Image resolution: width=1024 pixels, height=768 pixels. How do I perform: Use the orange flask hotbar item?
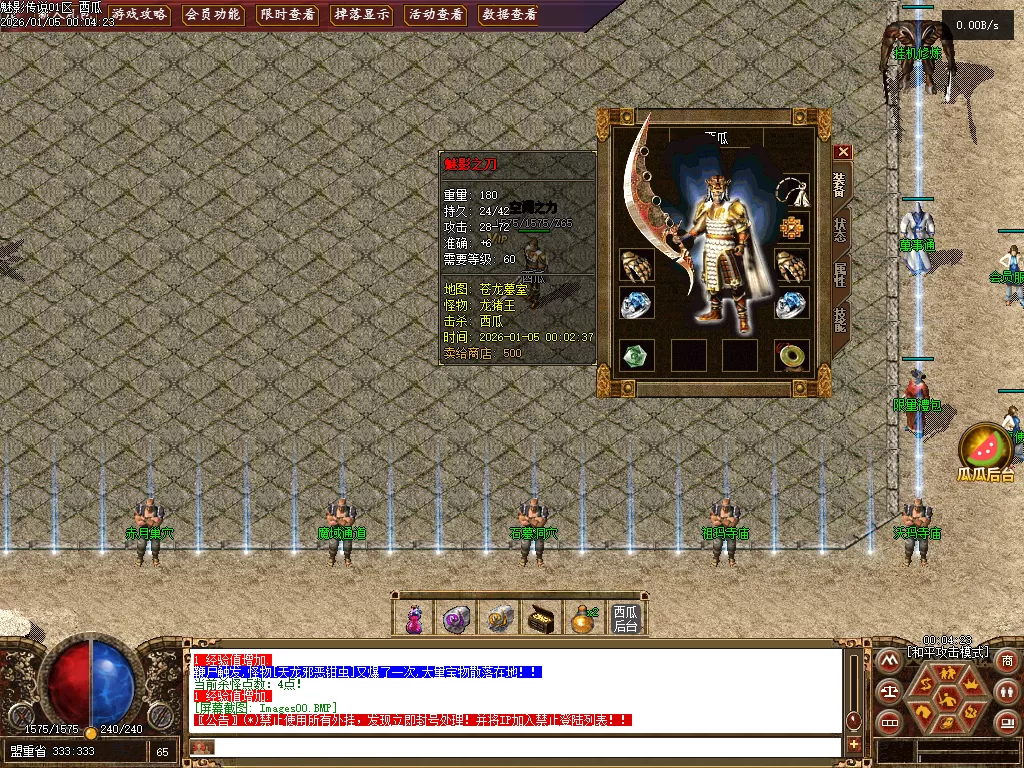coord(582,619)
